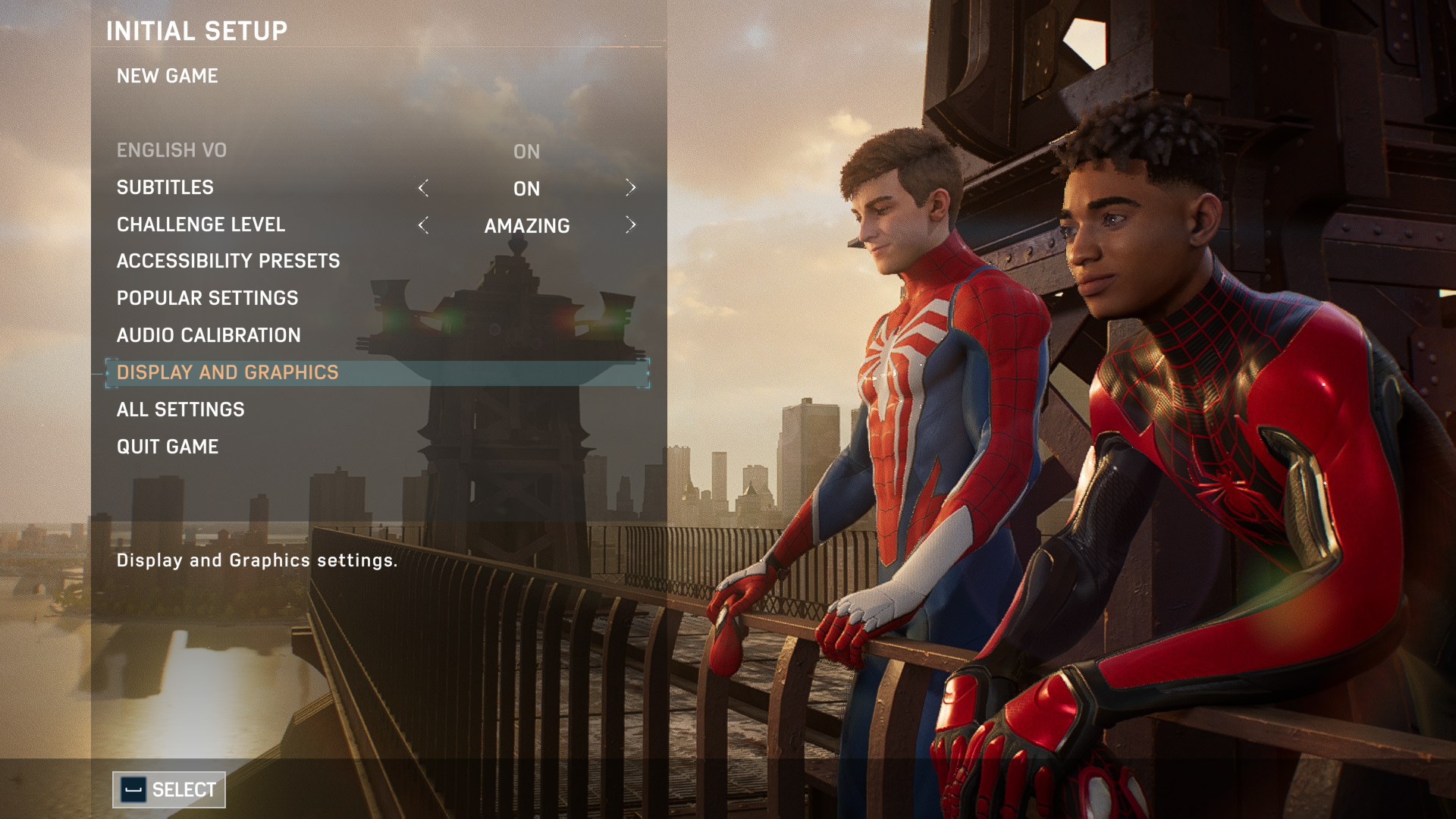Lower Challenge Level with the left arrow
The height and width of the screenshot is (819, 1456).
pyautogui.click(x=423, y=225)
